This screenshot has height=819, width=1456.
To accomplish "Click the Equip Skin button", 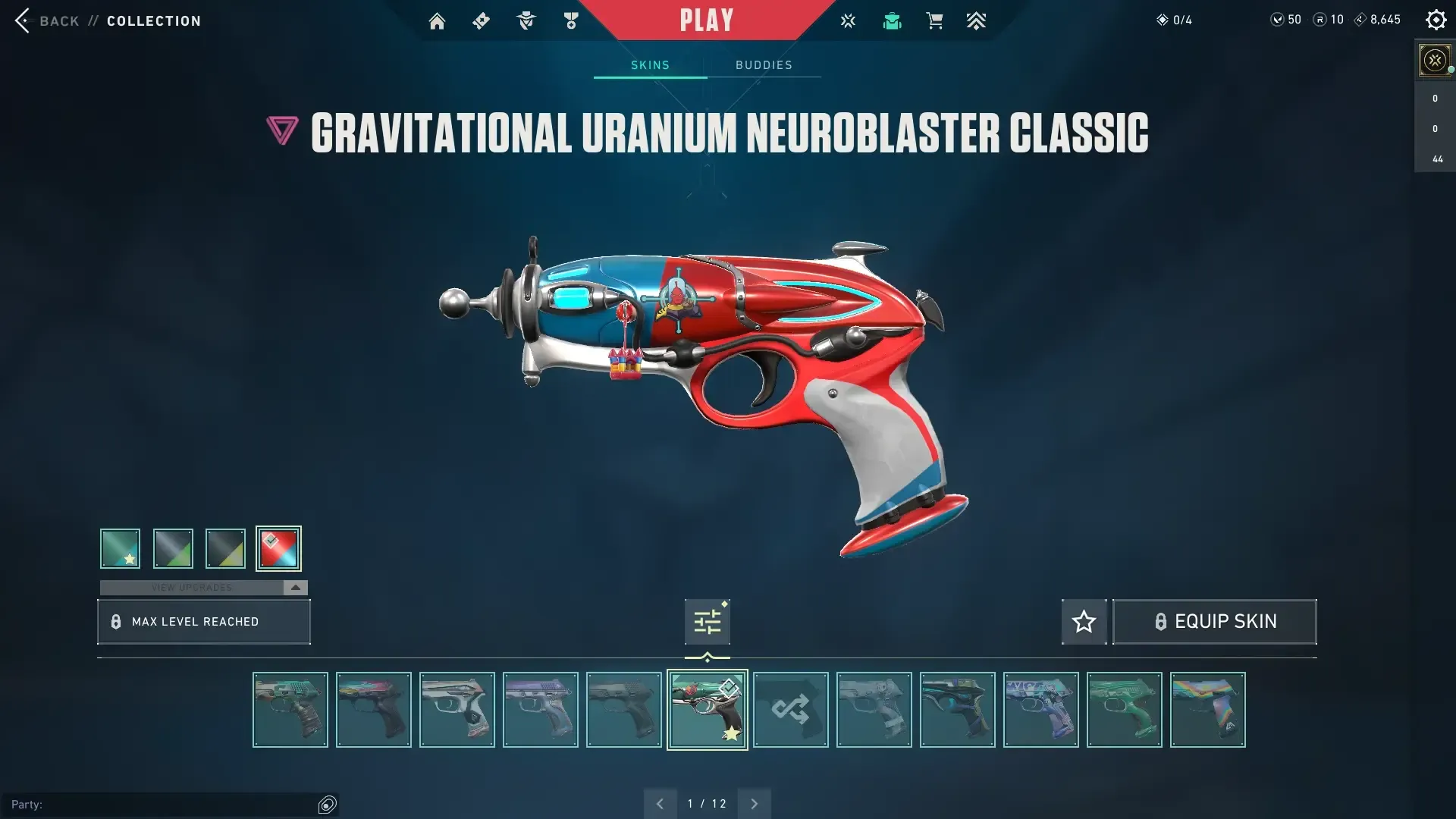I will [x=1214, y=622].
